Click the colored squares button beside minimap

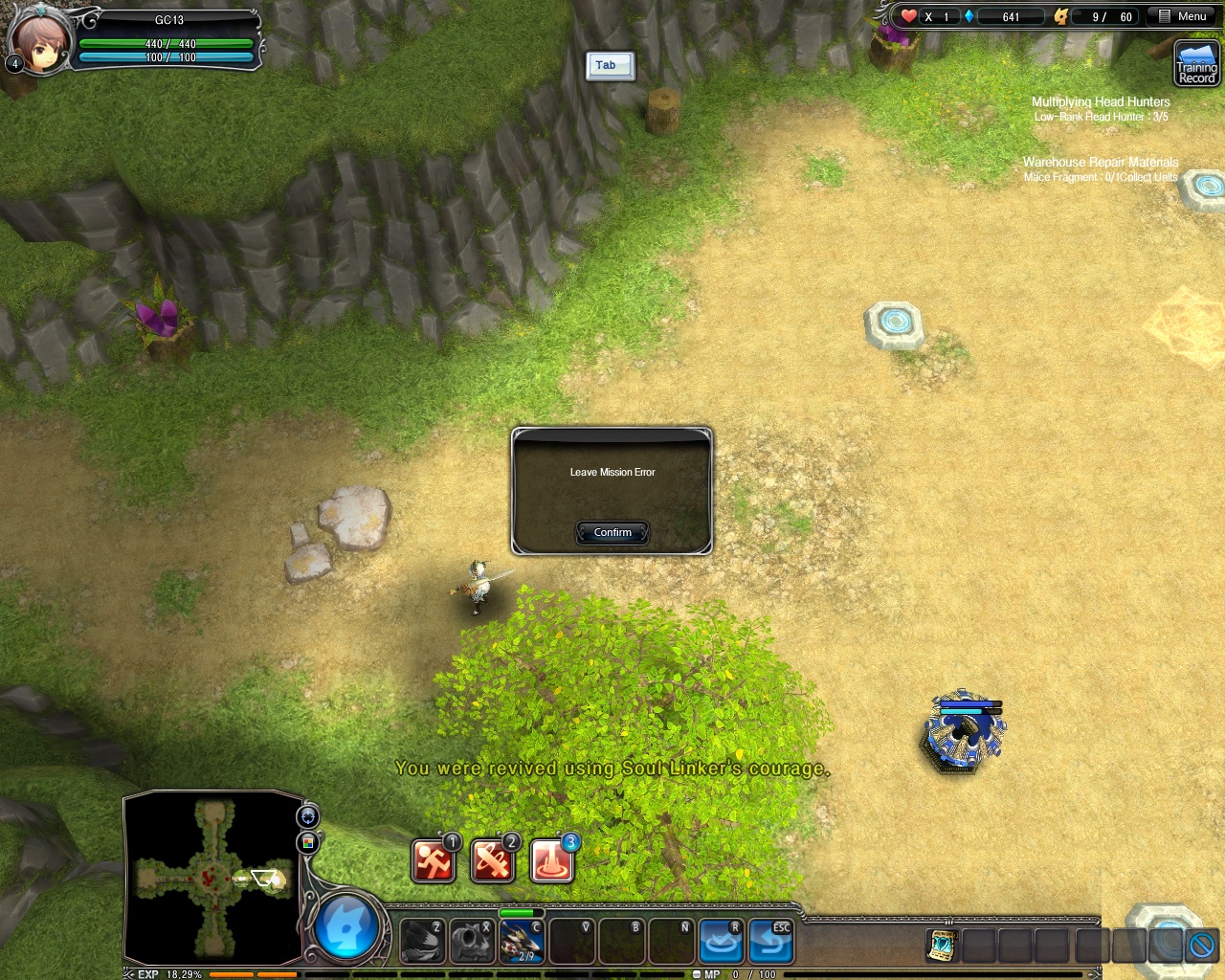(308, 842)
